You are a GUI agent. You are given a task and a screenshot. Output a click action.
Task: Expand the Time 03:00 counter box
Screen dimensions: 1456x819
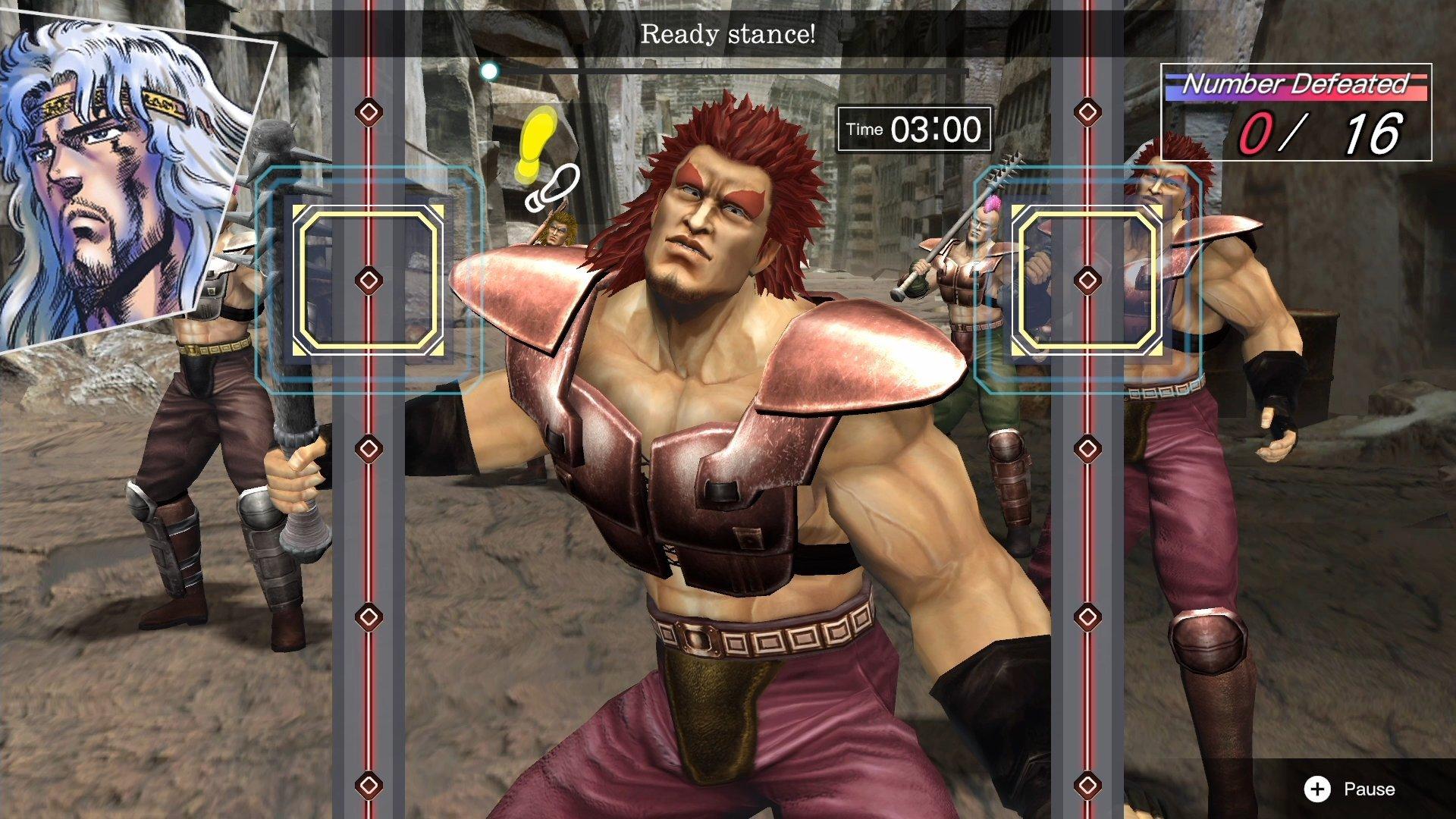pyautogui.click(x=913, y=128)
